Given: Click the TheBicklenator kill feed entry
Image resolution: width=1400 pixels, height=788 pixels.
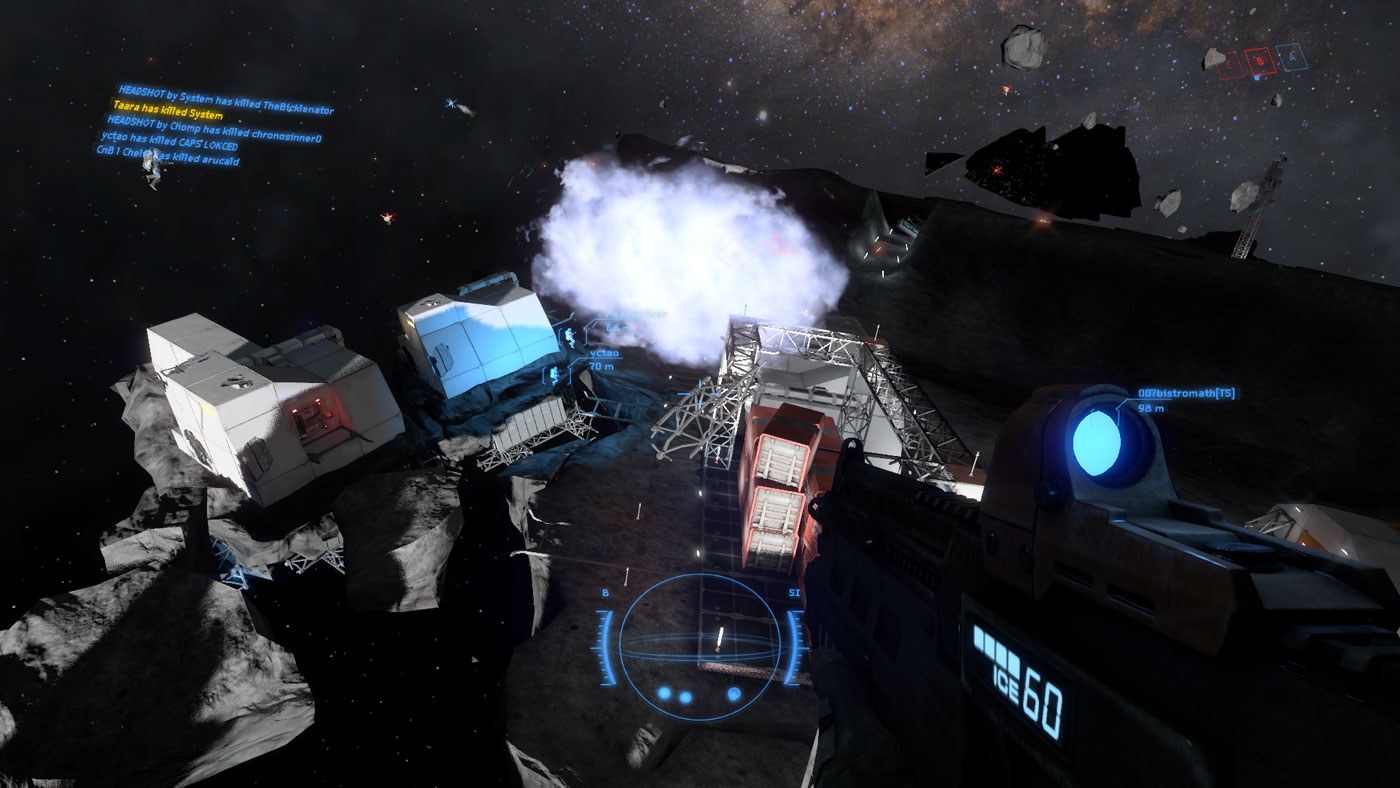Looking at the screenshot, I should [225, 97].
